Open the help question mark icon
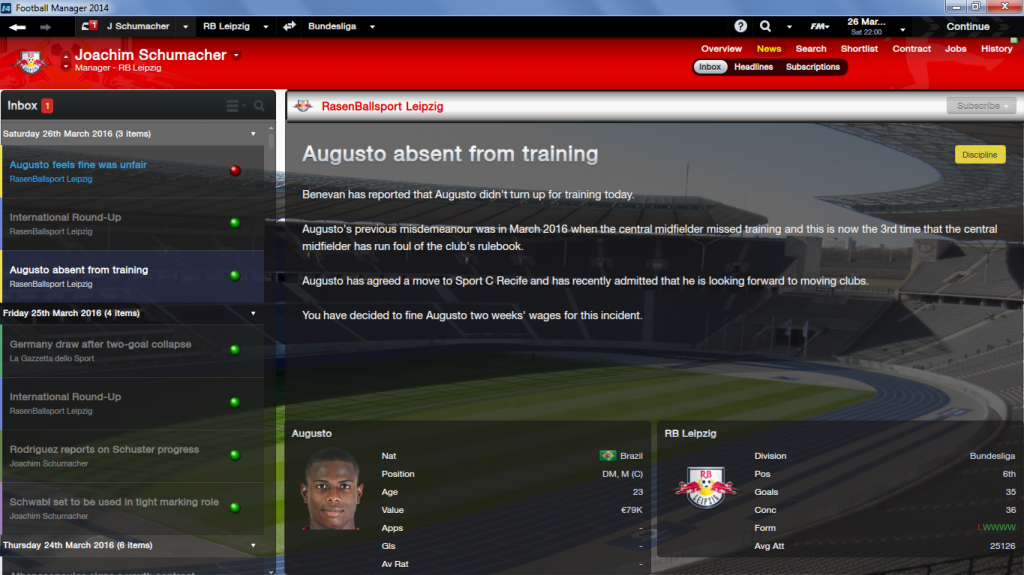The image size is (1024, 575). (x=741, y=26)
